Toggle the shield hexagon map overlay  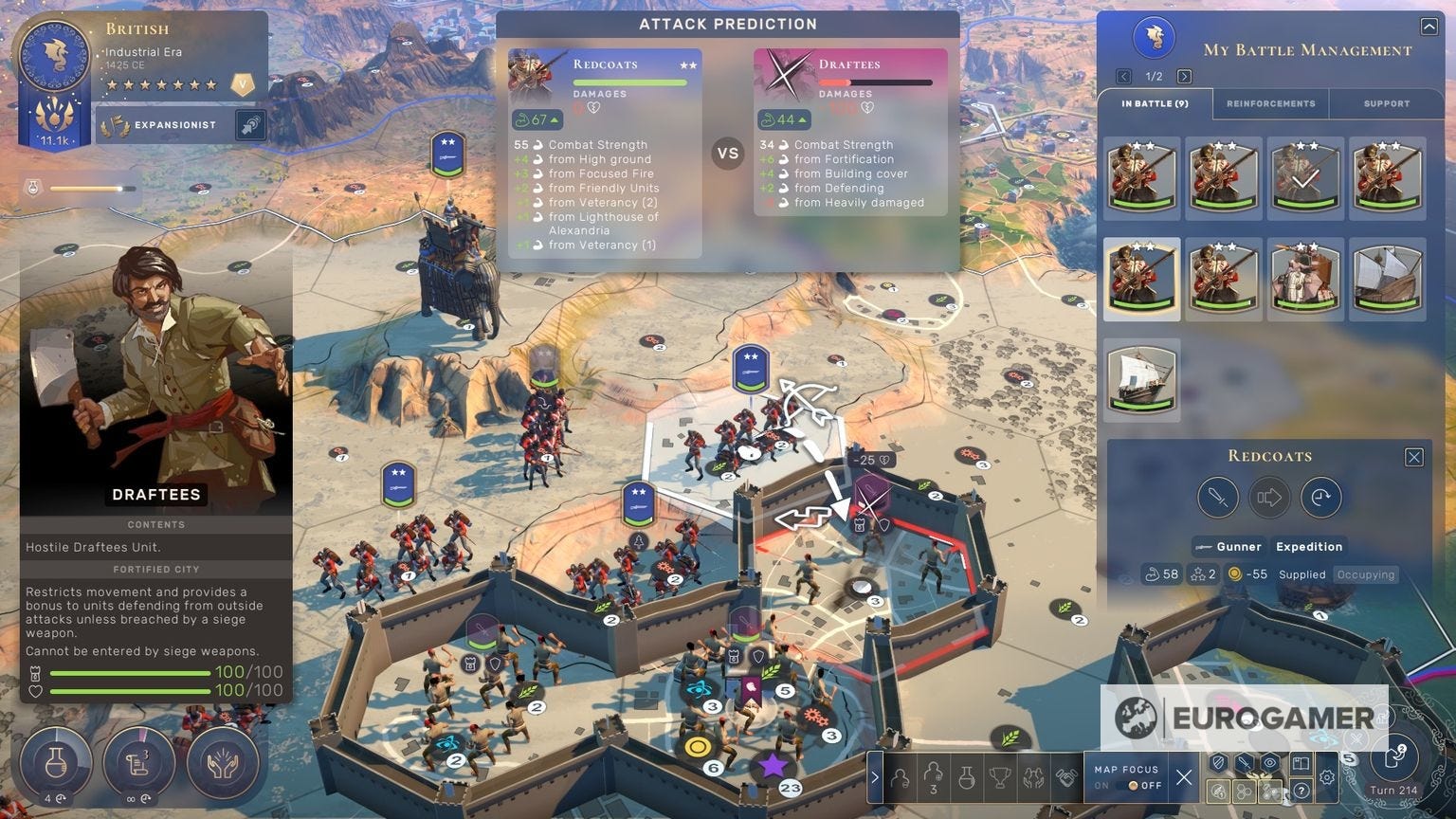pyautogui.click(x=1219, y=763)
